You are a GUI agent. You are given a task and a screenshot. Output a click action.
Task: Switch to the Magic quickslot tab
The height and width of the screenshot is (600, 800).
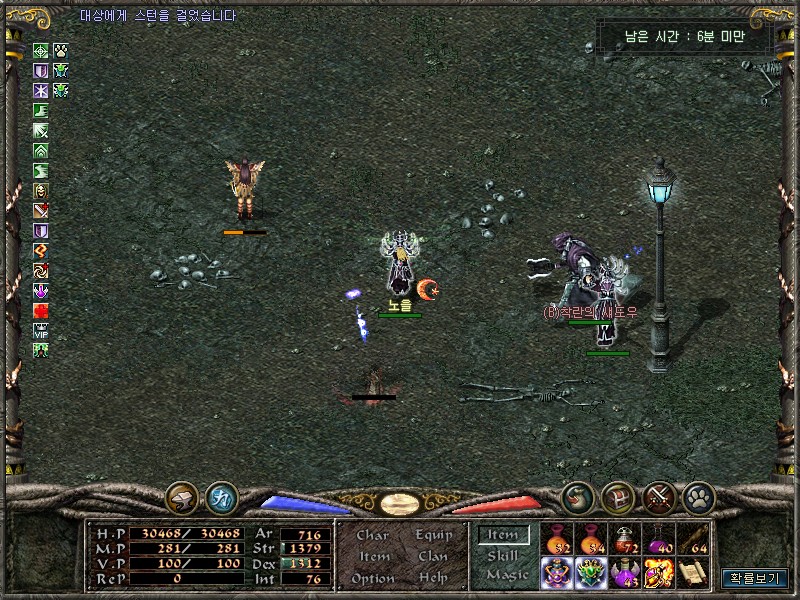click(506, 575)
